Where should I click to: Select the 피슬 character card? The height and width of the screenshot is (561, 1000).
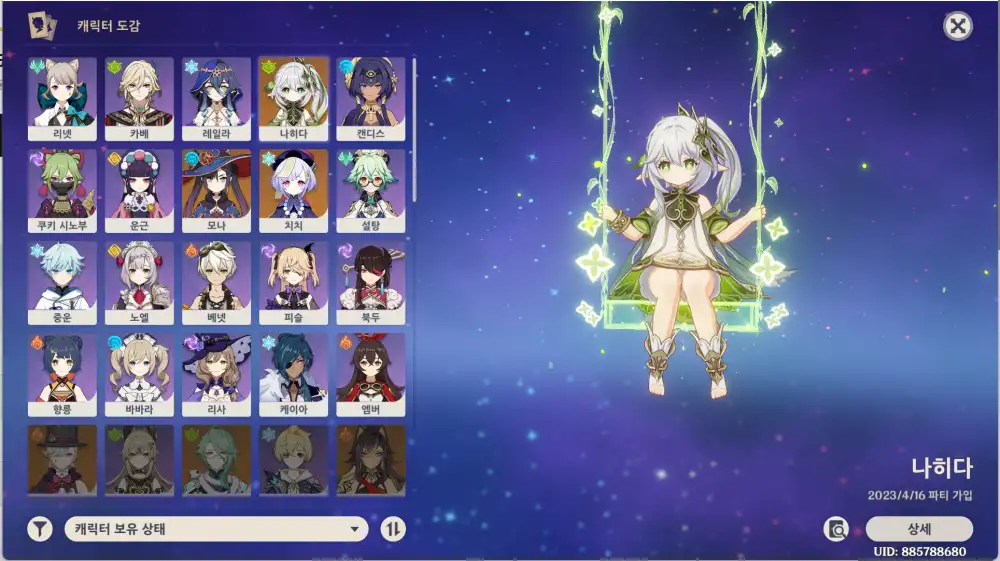point(293,282)
